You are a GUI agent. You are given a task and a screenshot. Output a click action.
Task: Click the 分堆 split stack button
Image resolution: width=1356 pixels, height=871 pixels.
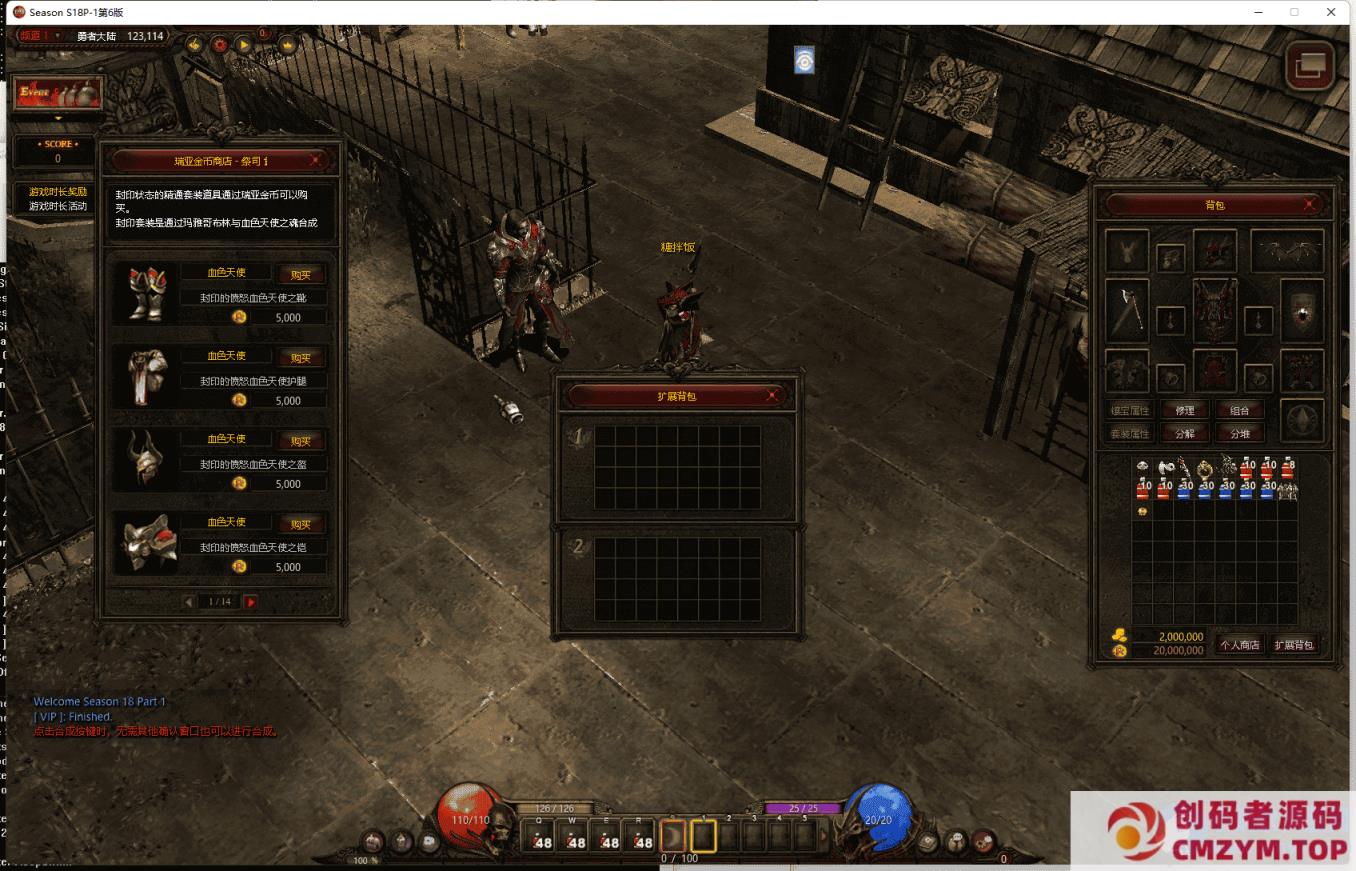click(1240, 433)
